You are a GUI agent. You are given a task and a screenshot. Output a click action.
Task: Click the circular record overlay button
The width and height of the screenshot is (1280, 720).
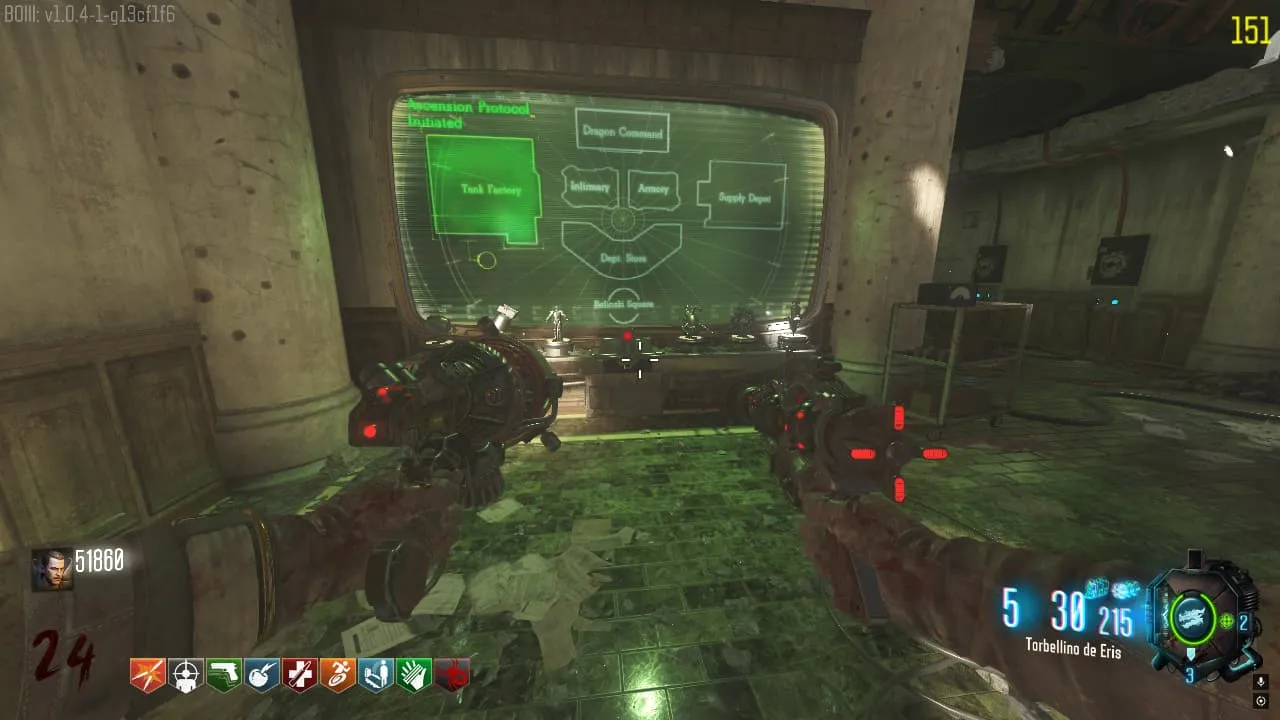pos(1261,701)
